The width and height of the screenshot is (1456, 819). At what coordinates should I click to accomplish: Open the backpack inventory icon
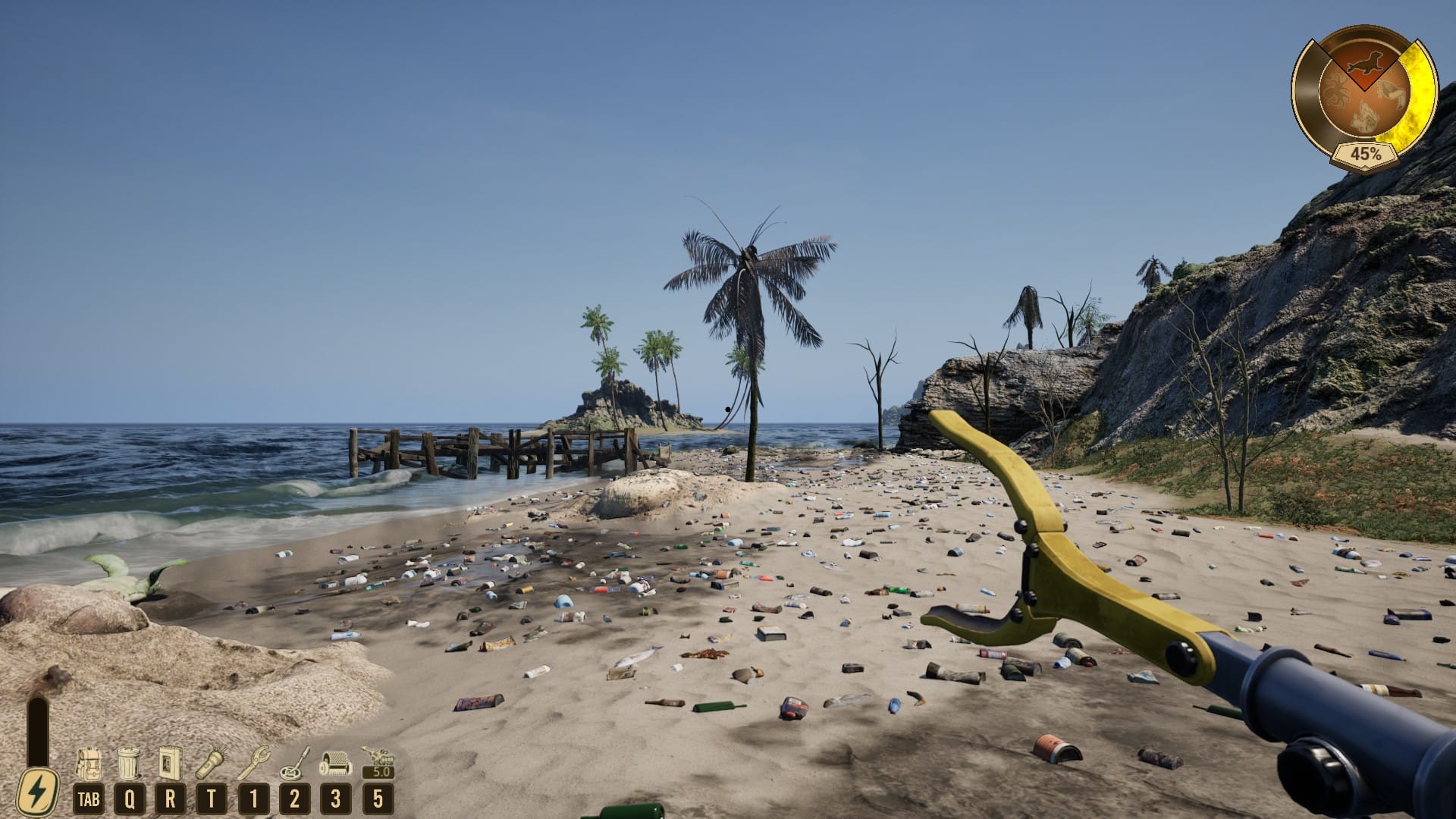89,763
